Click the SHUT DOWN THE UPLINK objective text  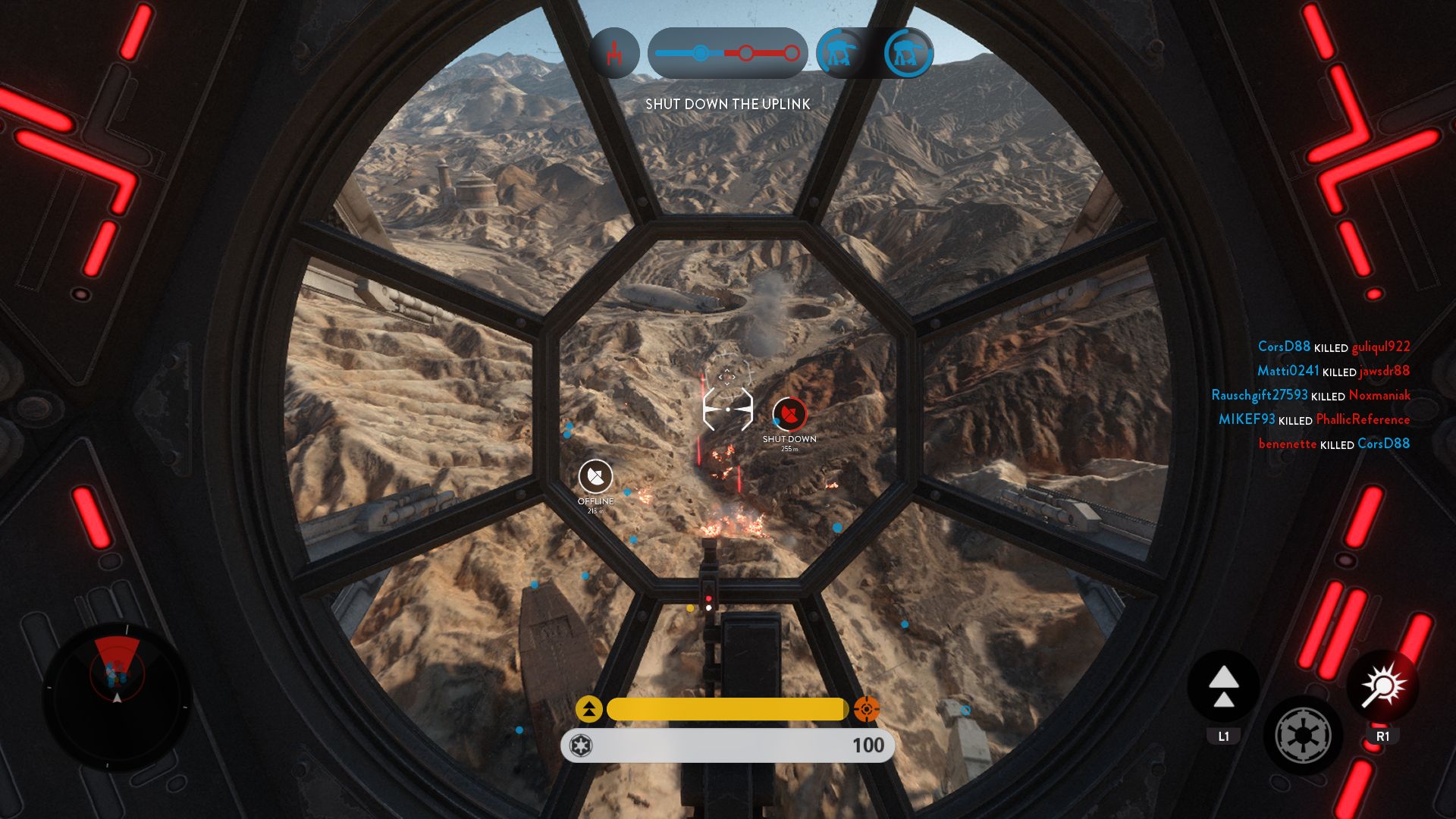point(729,103)
